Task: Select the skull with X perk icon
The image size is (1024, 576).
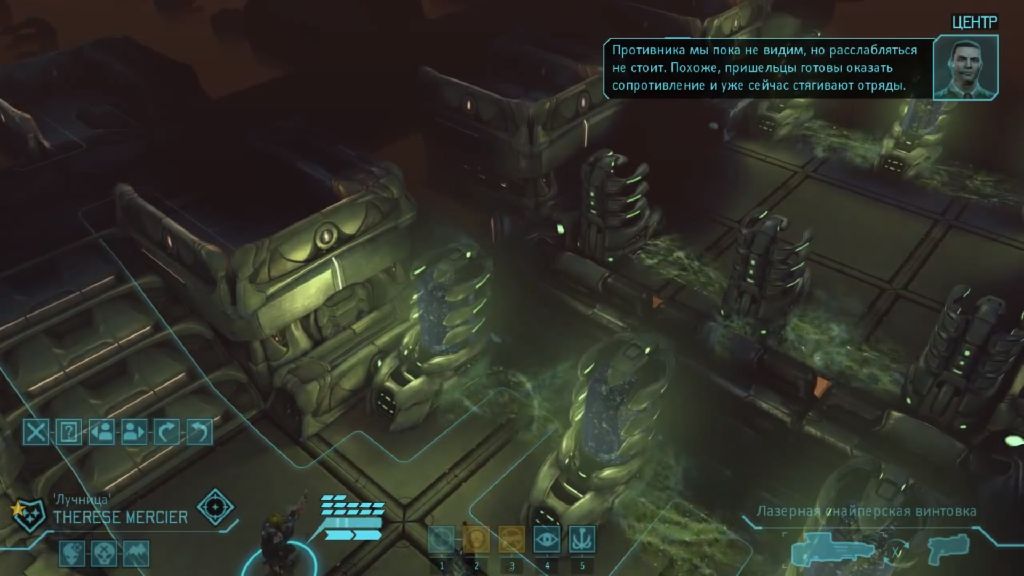Action: pyautogui.click(x=104, y=553)
